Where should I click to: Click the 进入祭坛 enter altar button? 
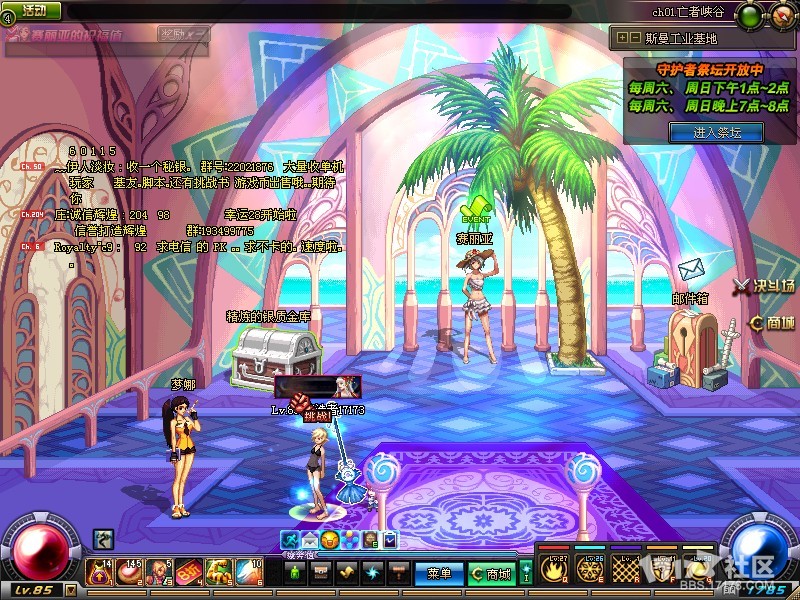tap(715, 132)
